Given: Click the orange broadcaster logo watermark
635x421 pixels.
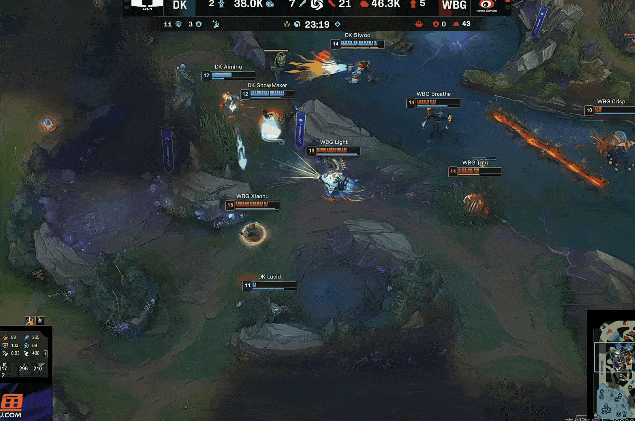Looking at the screenshot, I should (13, 402).
